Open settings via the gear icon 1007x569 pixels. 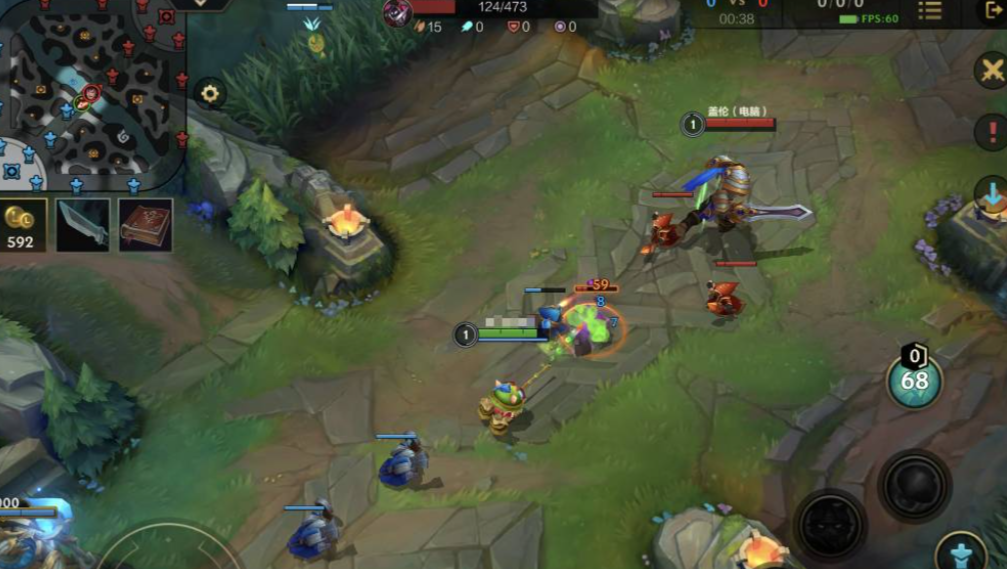[x=210, y=93]
